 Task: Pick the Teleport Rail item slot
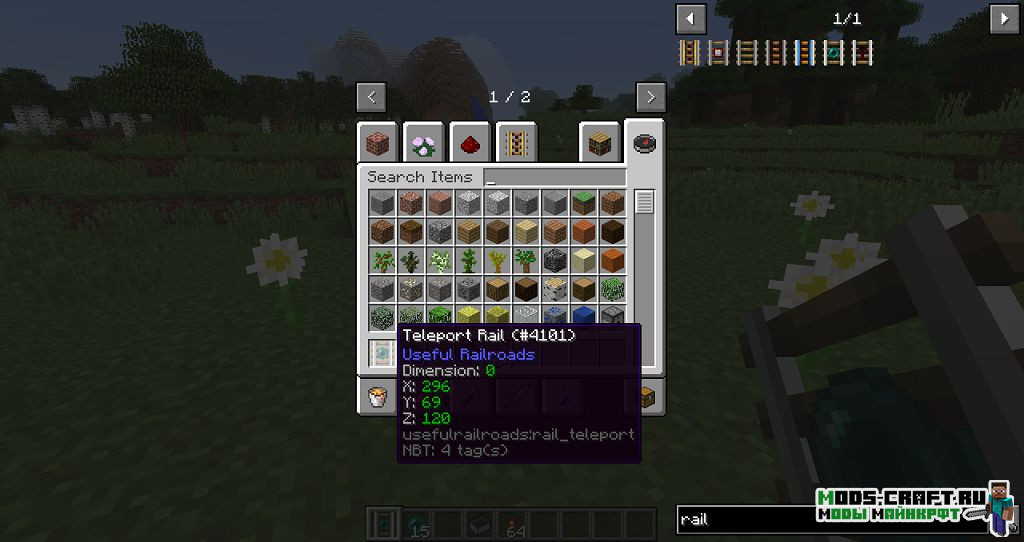[x=381, y=352]
